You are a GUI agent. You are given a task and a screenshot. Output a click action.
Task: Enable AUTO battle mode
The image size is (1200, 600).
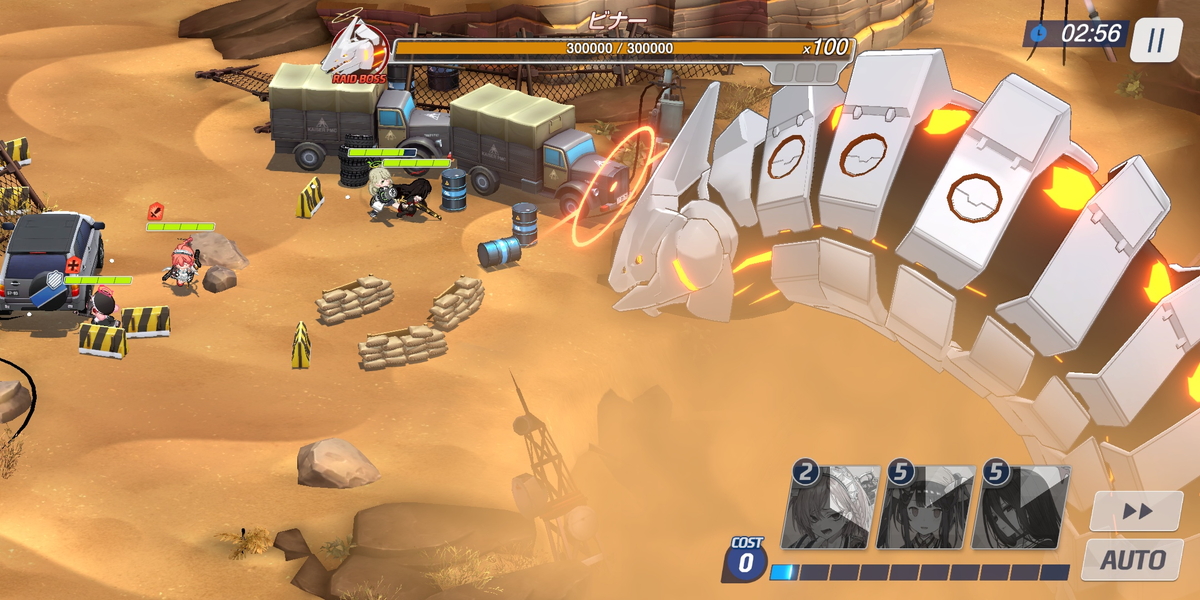click(1133, 560)
